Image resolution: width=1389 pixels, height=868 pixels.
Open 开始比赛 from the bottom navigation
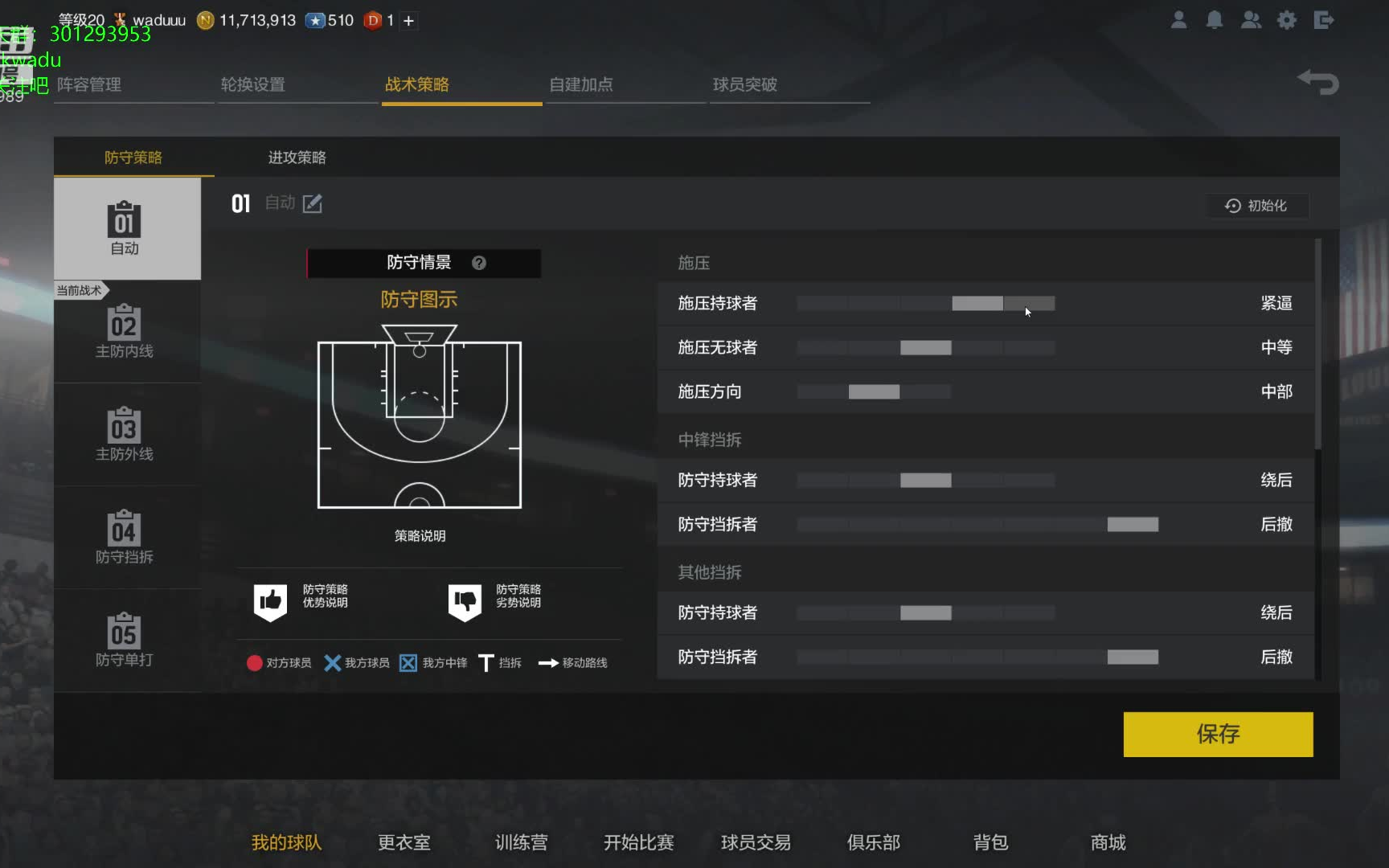[637, 842]
